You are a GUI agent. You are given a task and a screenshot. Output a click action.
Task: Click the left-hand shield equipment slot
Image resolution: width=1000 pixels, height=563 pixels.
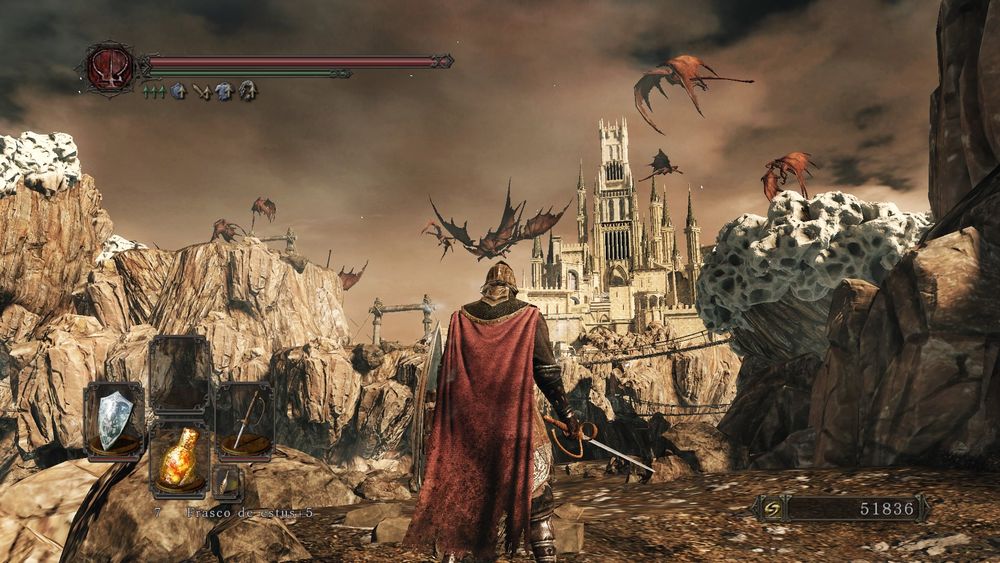(114, 421)
